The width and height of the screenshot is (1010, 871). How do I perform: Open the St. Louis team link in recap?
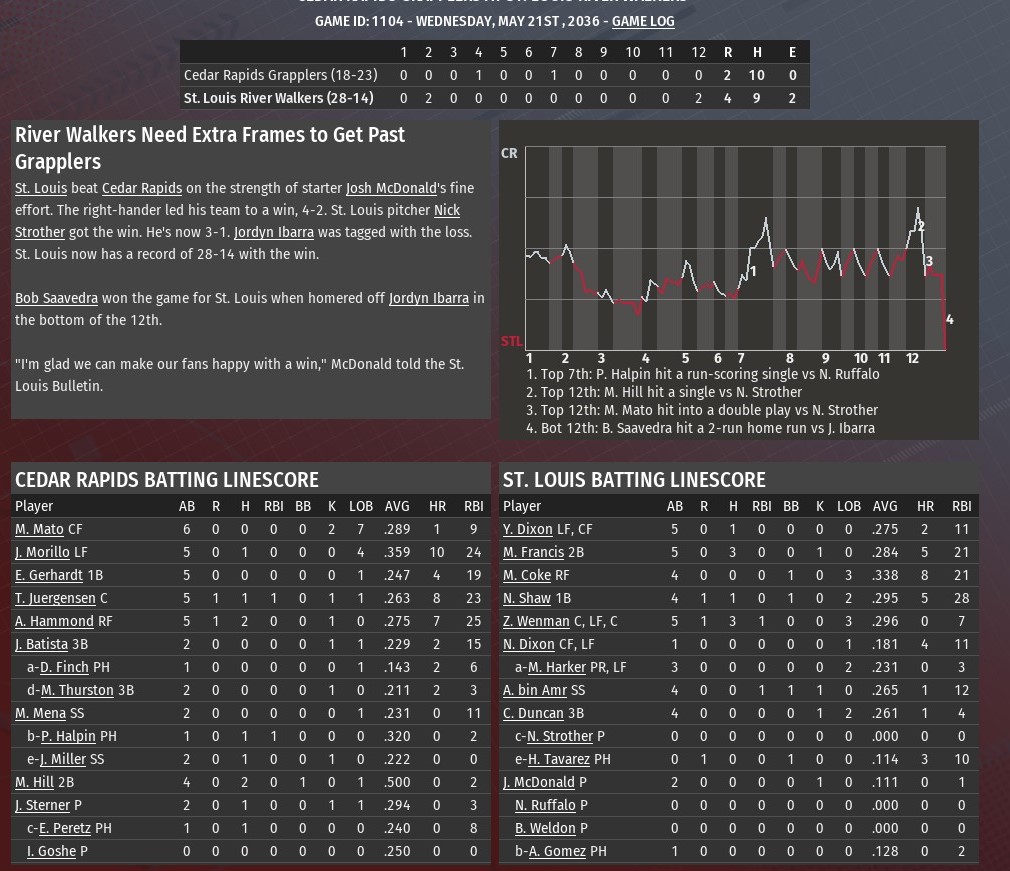click(41, 188)
